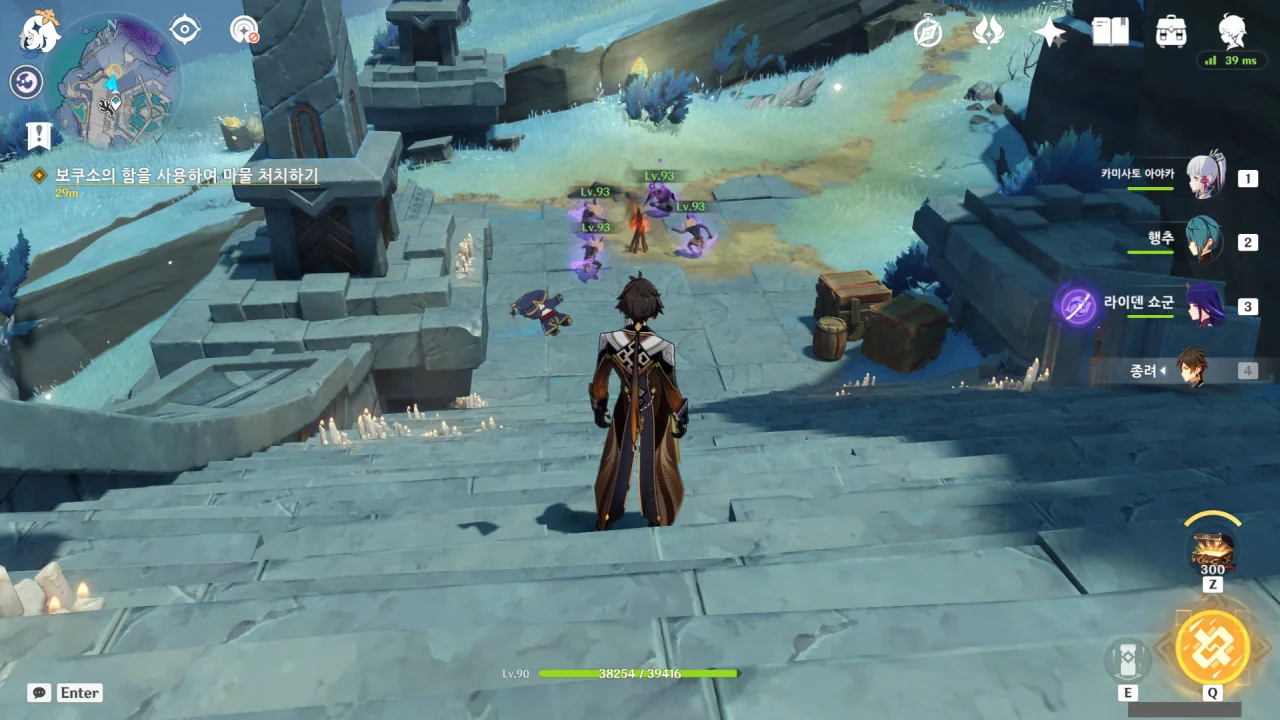This screenshot has height=720, width=1280.
Task: Open the chat speech bubble
Action: point(39,692)
